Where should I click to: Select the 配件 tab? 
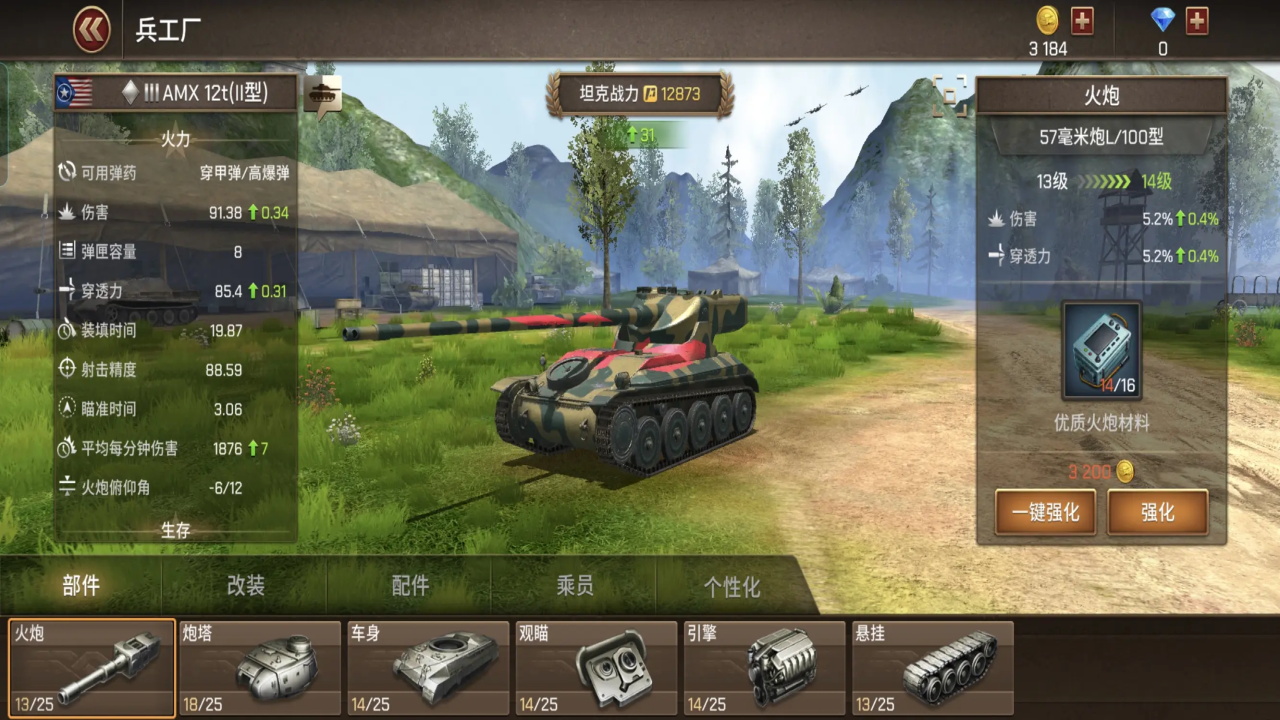410,586
